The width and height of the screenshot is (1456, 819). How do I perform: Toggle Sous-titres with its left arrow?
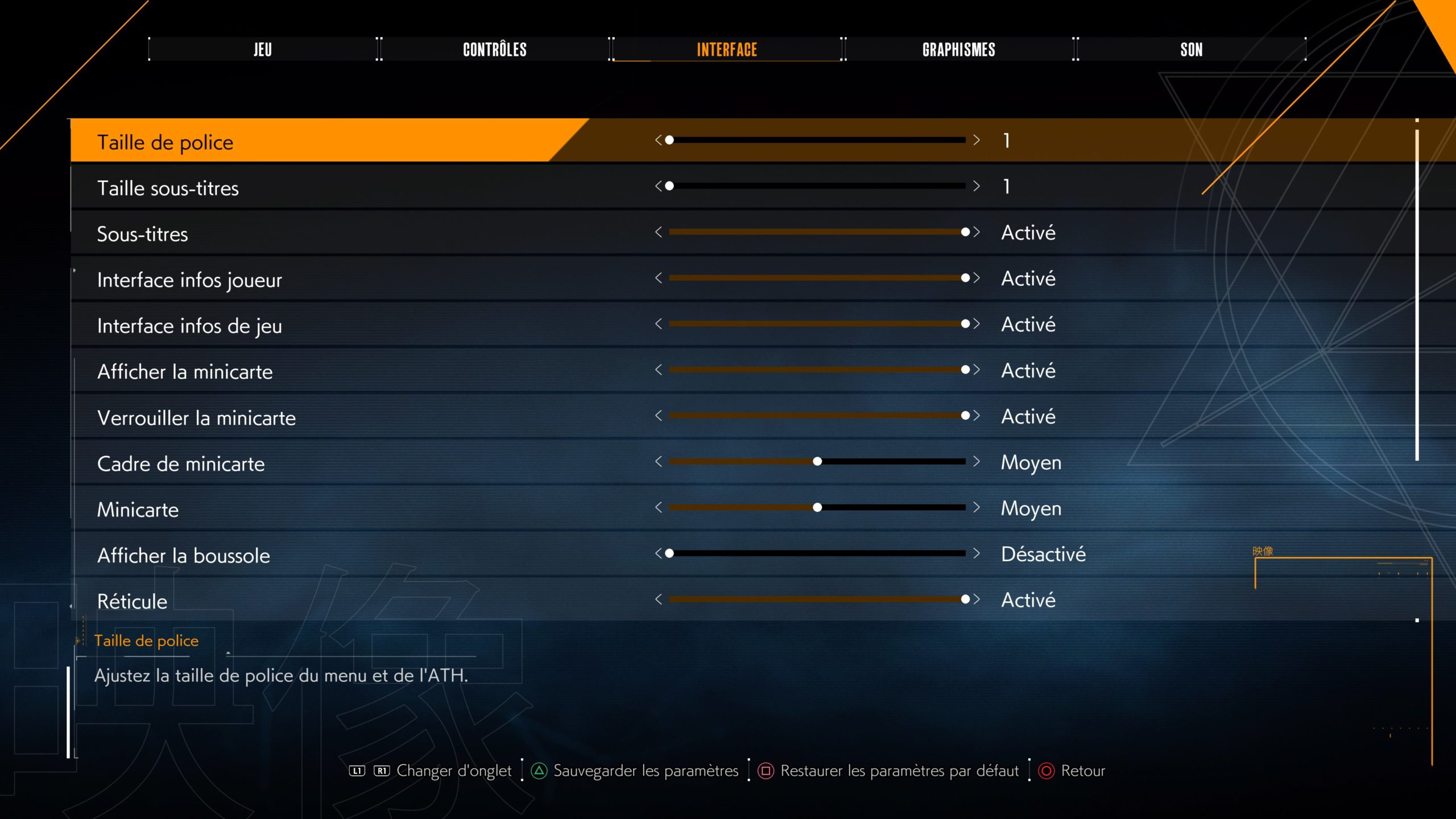[659, 232]
